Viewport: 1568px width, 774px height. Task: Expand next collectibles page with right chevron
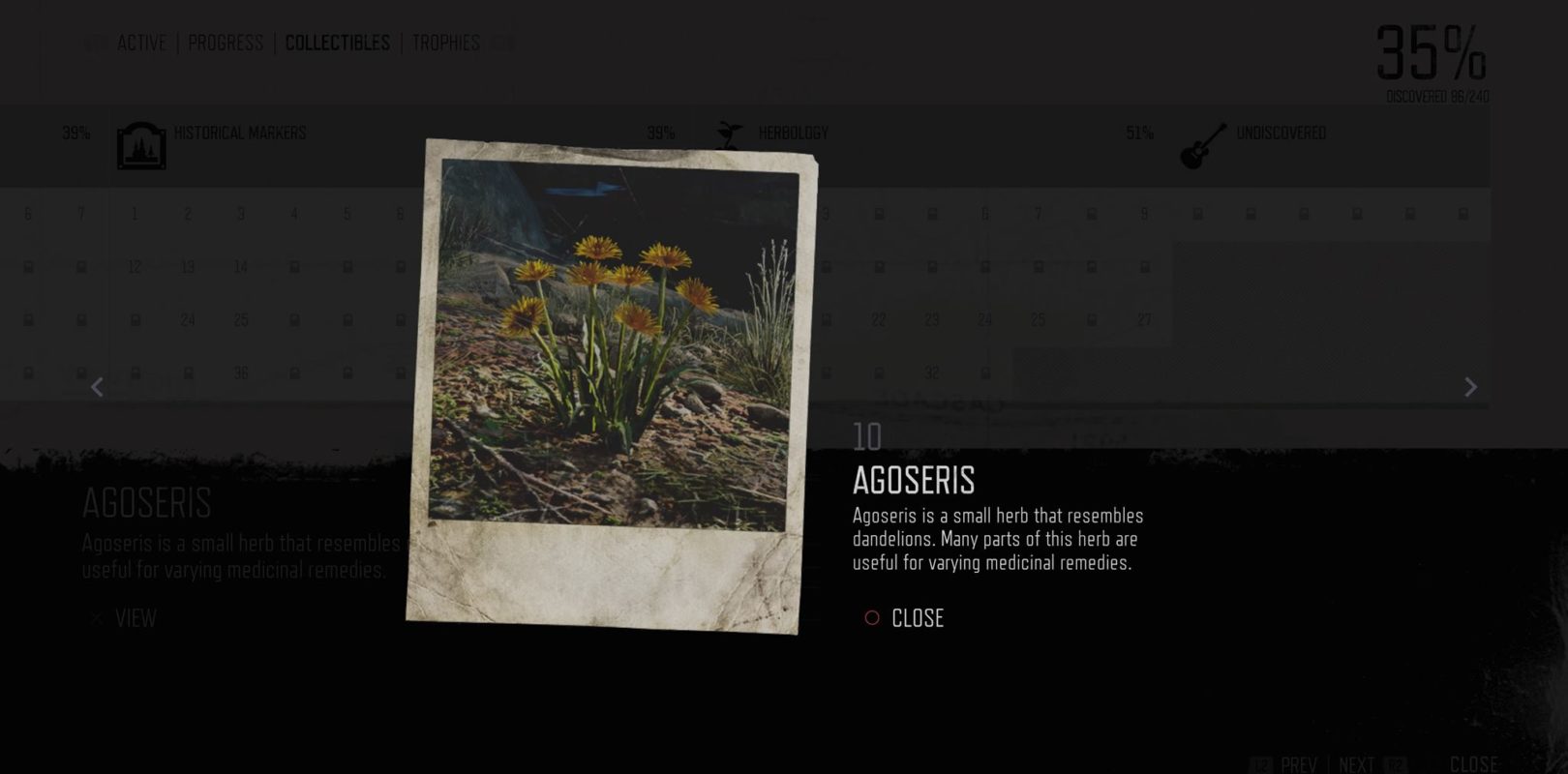[x=1469, y=387]
